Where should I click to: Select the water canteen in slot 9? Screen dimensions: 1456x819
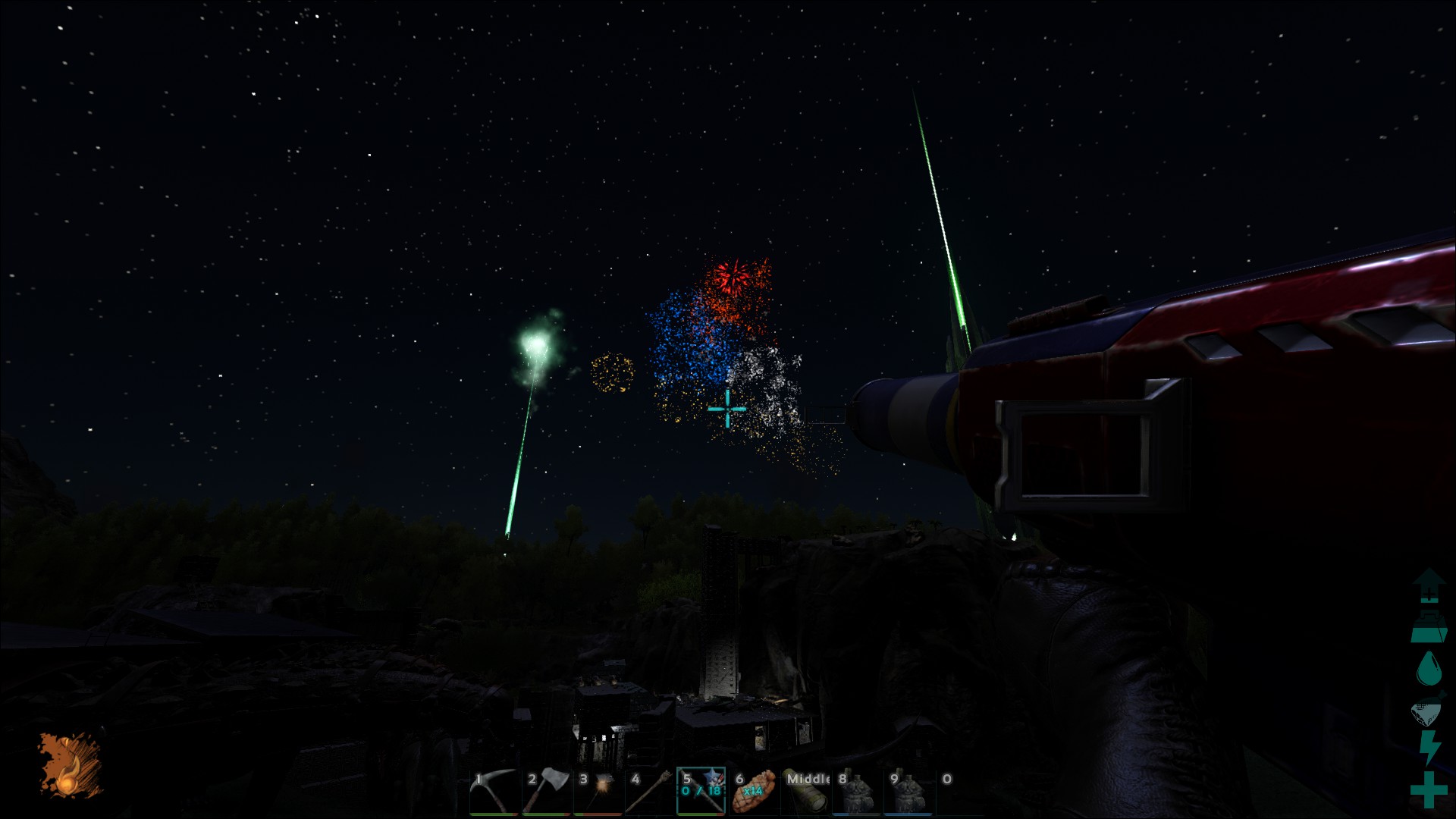[908, 792]
